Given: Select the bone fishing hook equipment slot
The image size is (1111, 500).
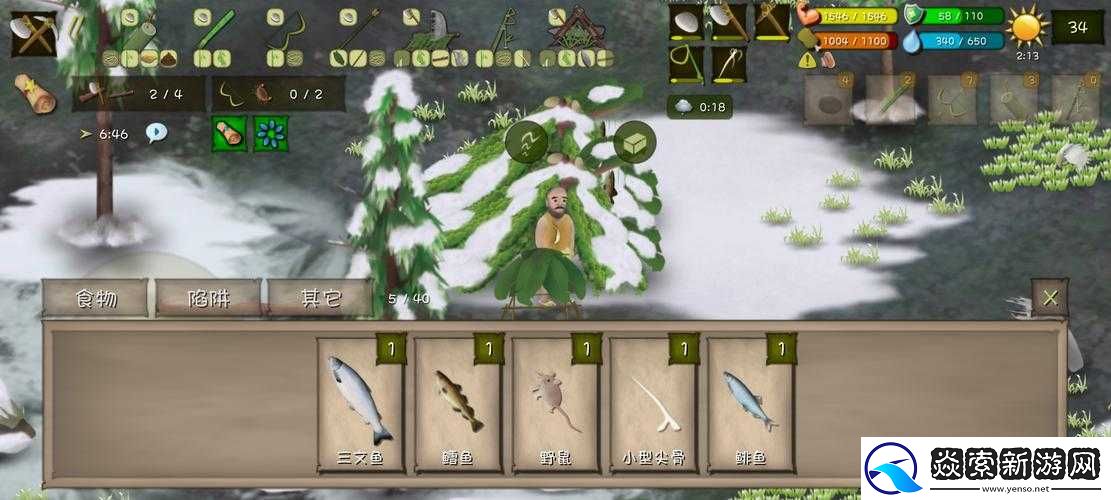Looking at the screenshot, I should click(728, 64).
